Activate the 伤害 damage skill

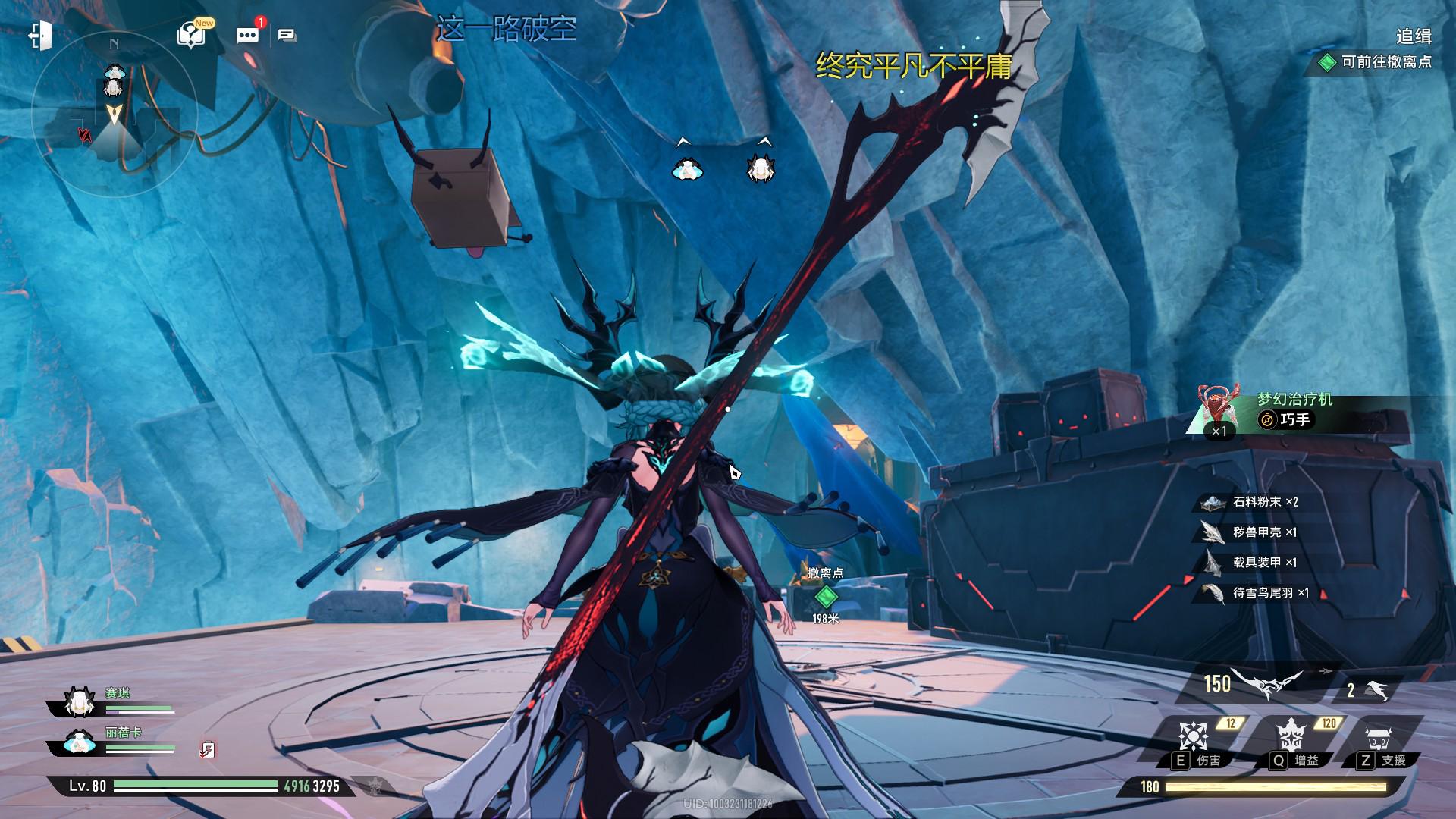[x=1193, y=737]
